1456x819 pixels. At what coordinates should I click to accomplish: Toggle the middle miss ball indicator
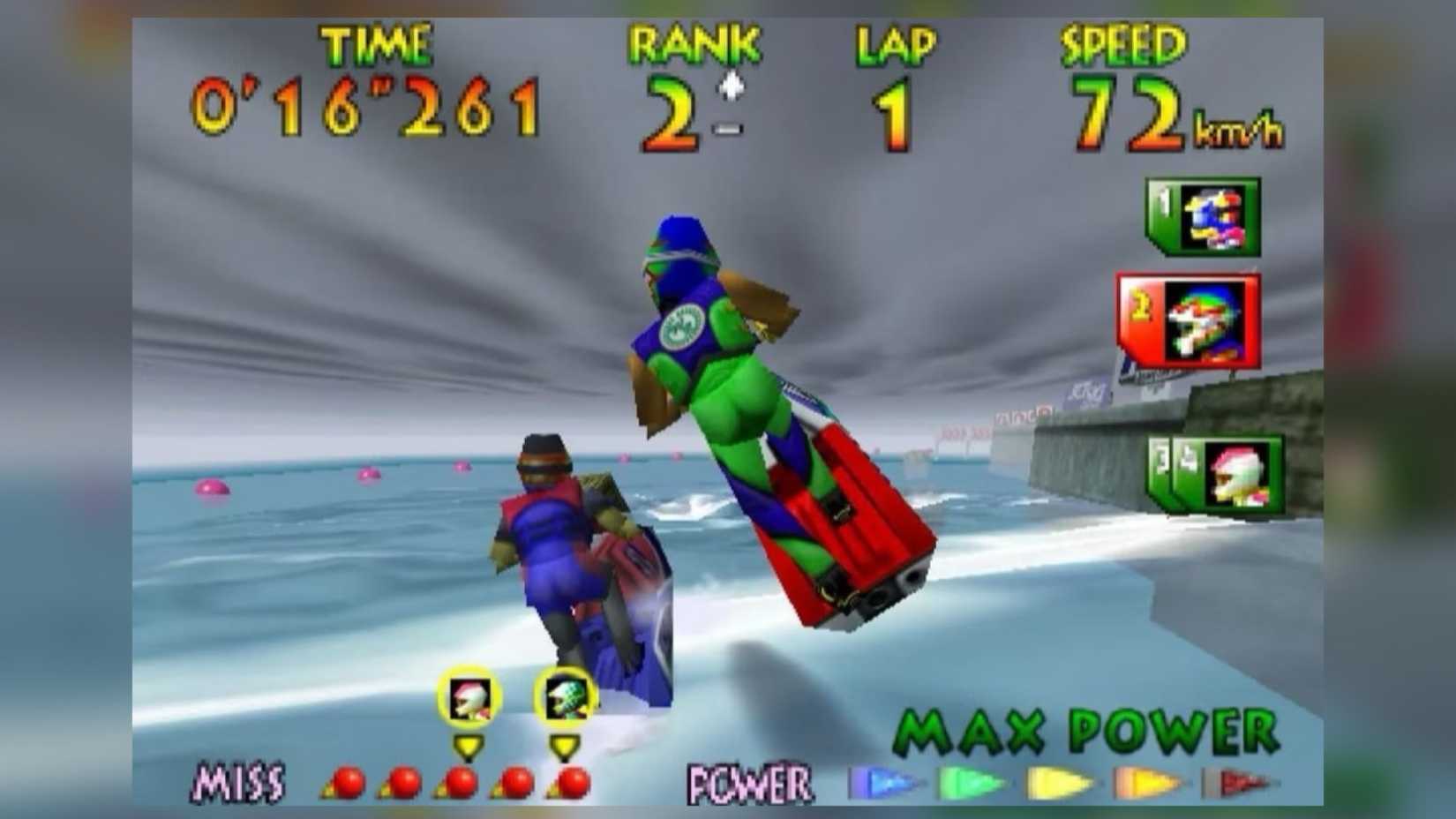coord(463,780)
